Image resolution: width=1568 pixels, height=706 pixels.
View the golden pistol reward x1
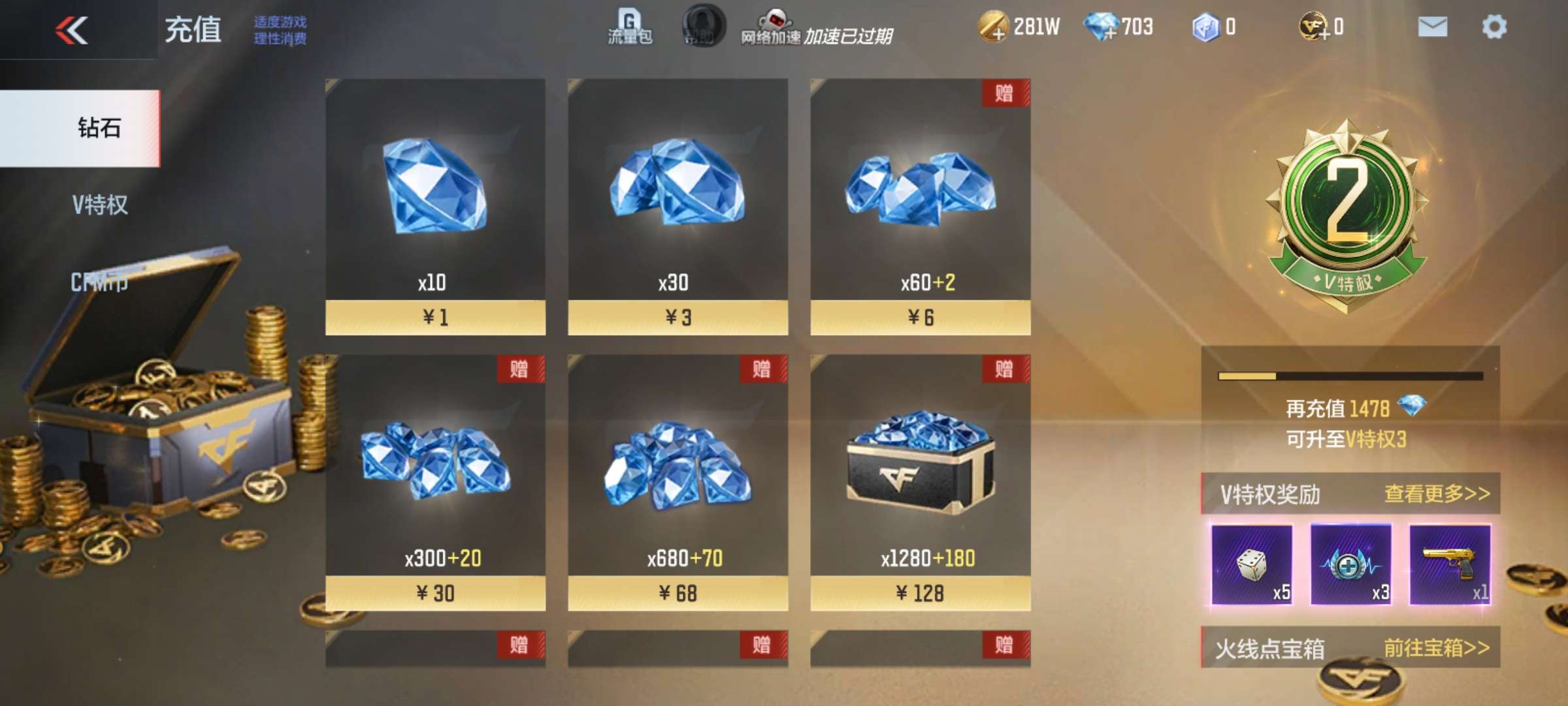[x=1450, y=565]
